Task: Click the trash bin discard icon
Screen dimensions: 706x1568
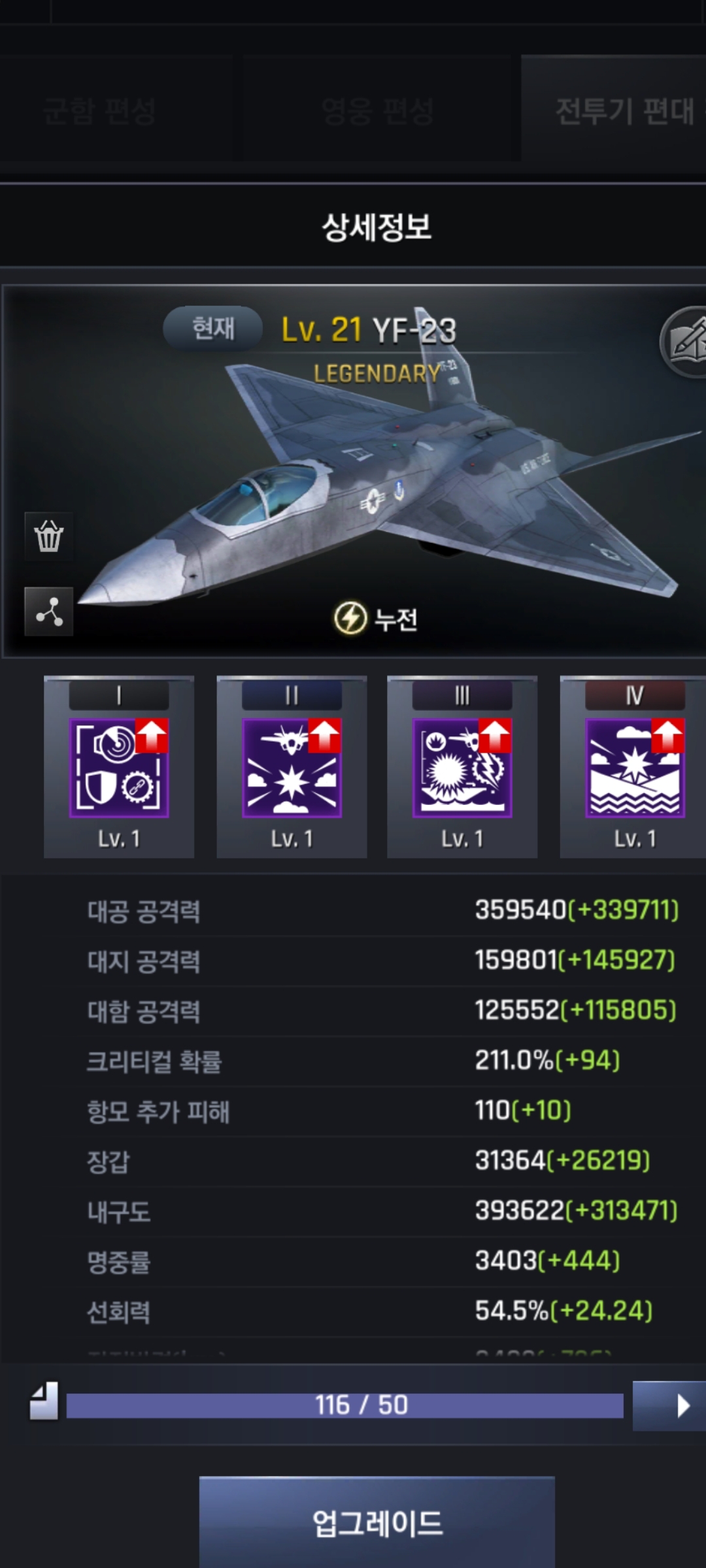Action: pos(49,536)
